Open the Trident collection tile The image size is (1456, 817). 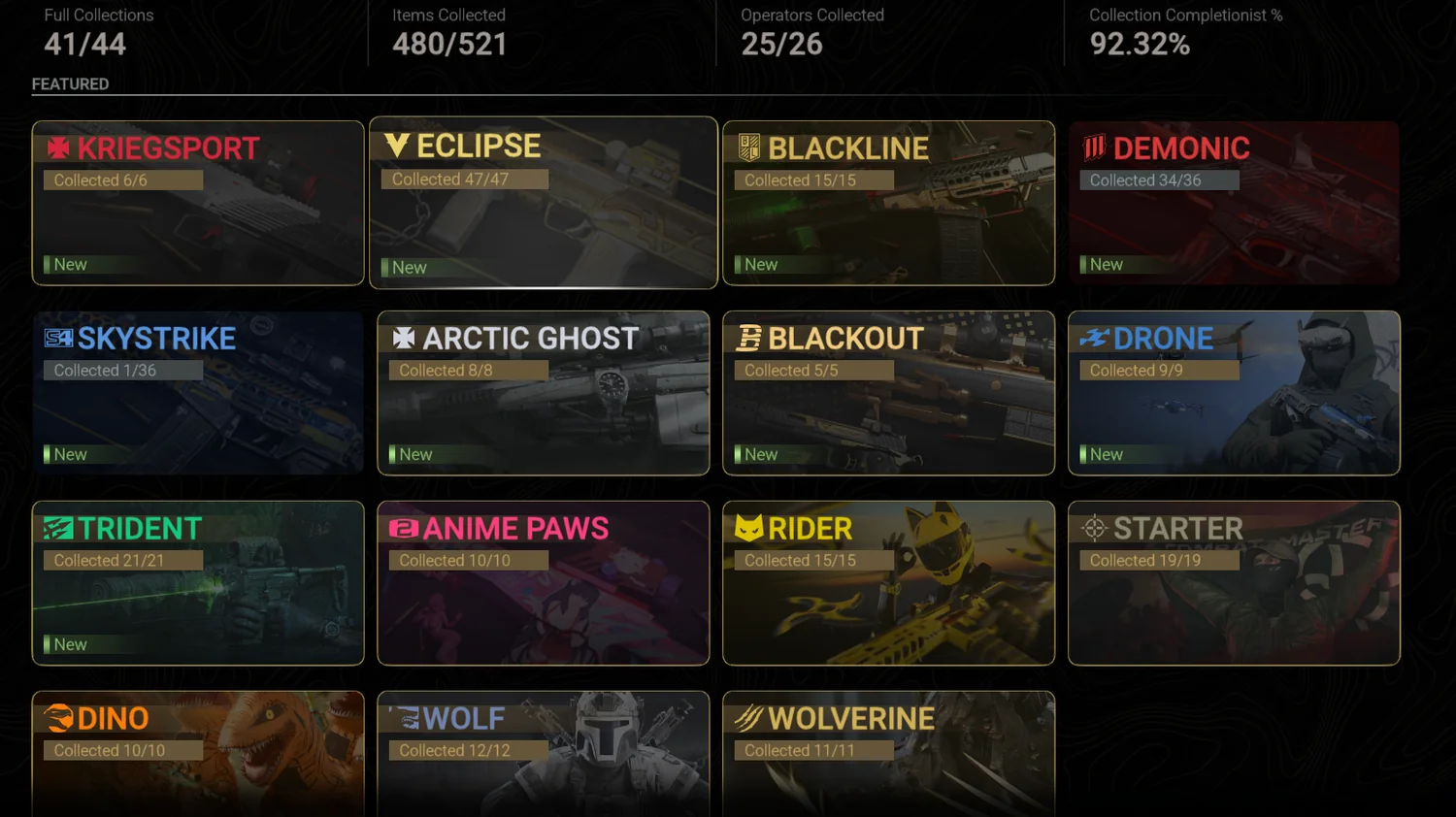(x=198, y=583)
